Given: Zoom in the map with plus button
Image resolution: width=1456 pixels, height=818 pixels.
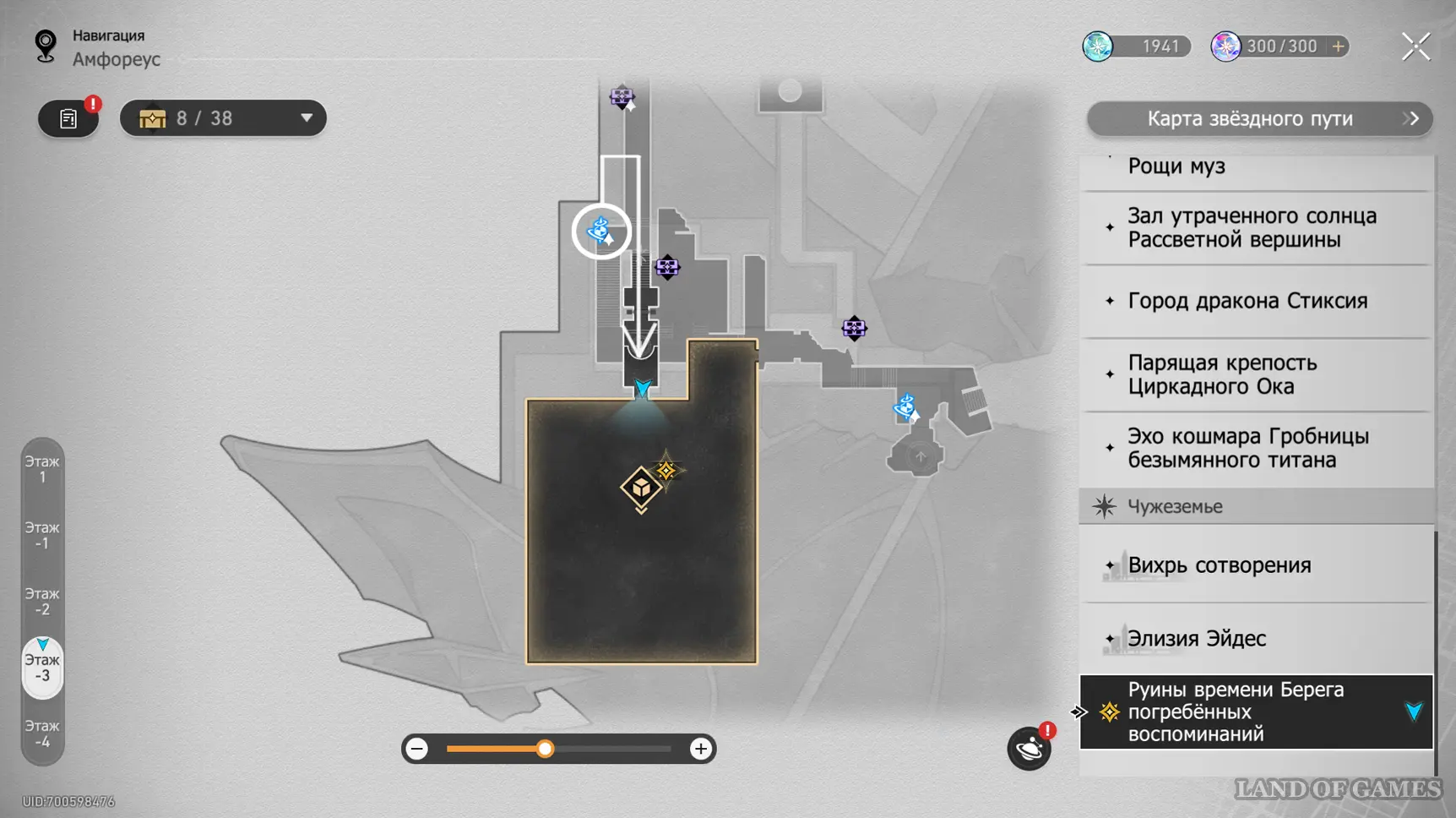Looking at the screenshot, I should coord(700,749).
